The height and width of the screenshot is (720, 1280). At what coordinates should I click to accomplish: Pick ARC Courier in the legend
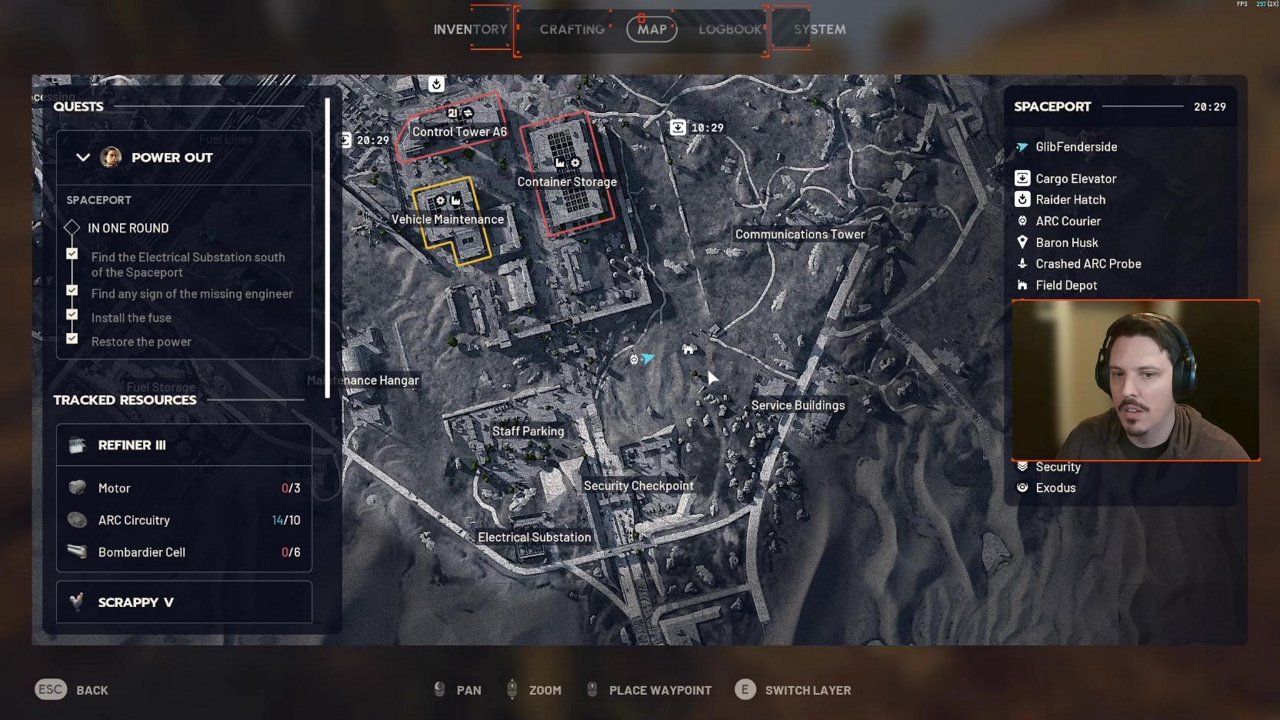pyautogui.click(x=1067, y=221)
